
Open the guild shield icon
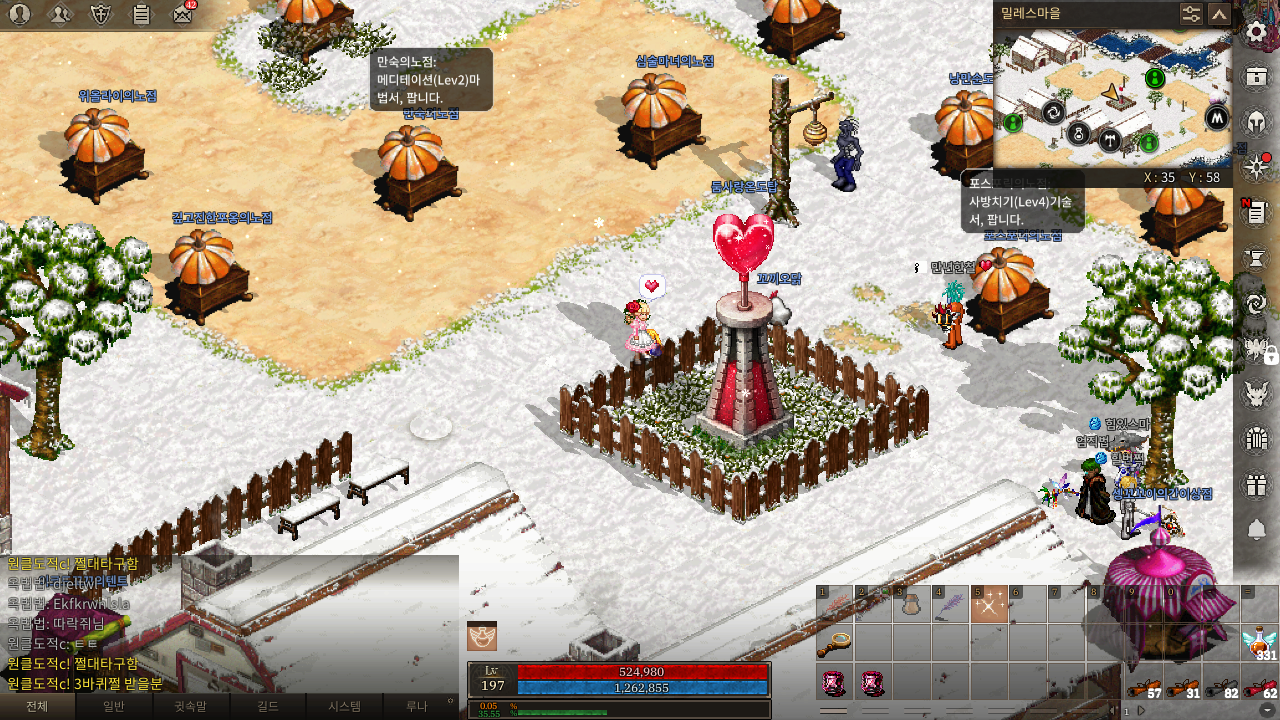[101, 14]
